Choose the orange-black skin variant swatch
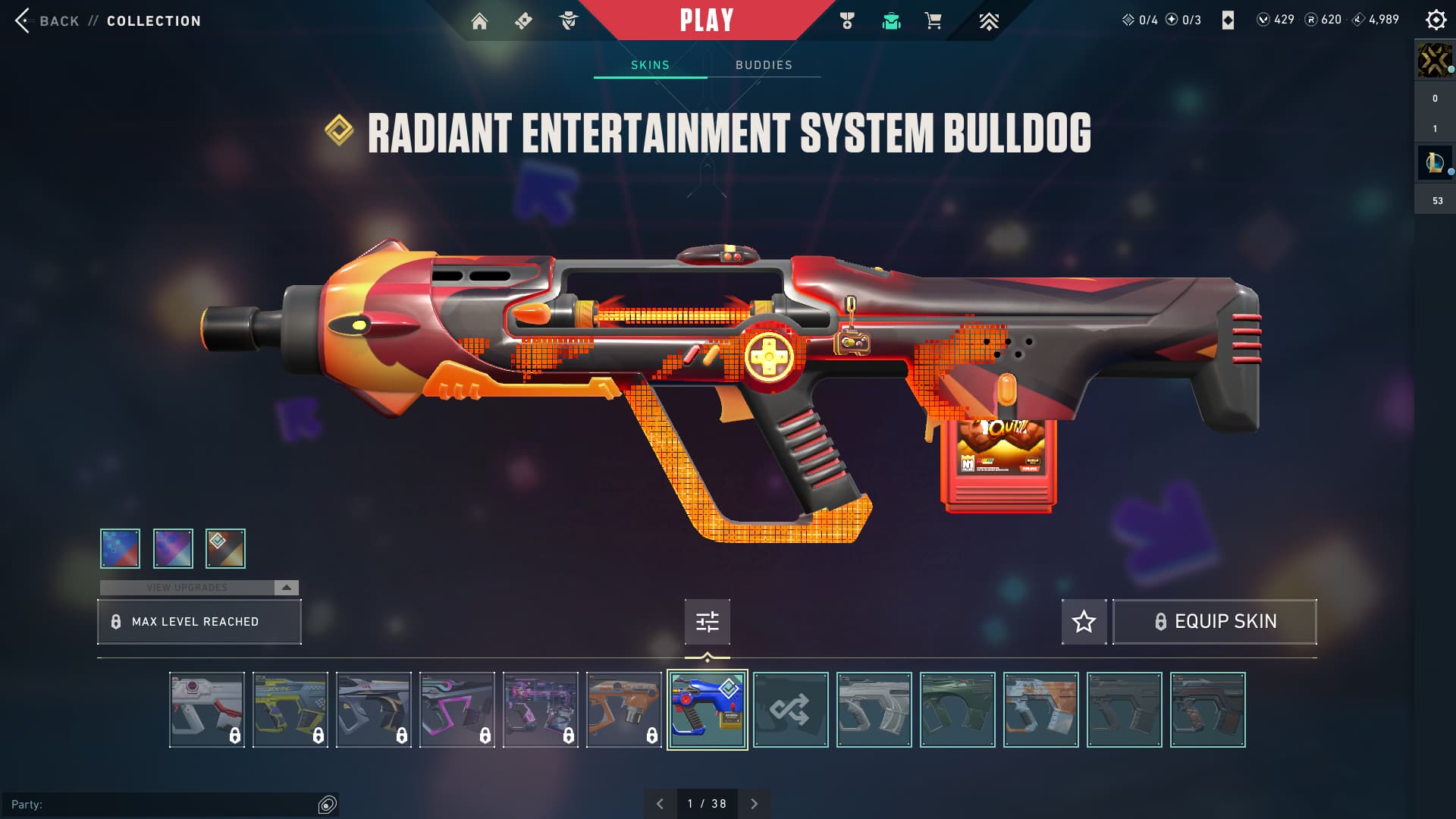 click(x=225, y=548)
